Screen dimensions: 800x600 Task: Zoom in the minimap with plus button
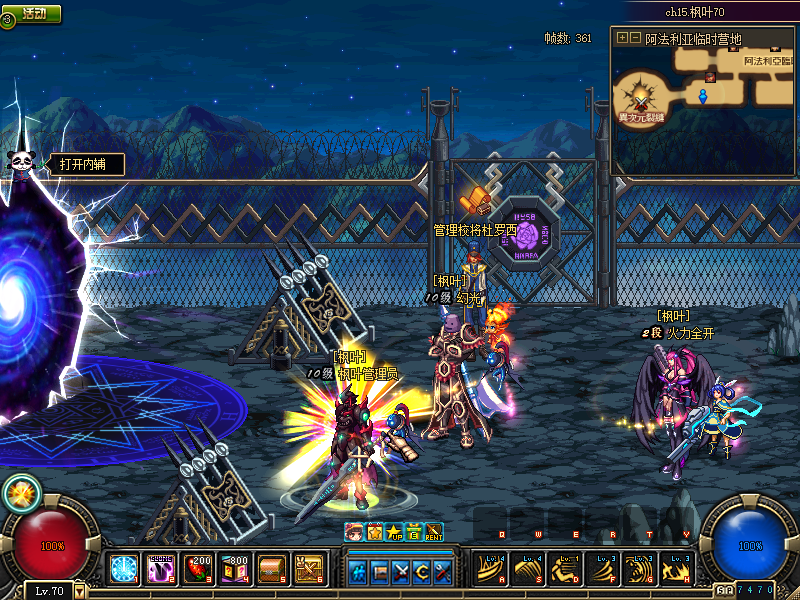coord(622,38)
